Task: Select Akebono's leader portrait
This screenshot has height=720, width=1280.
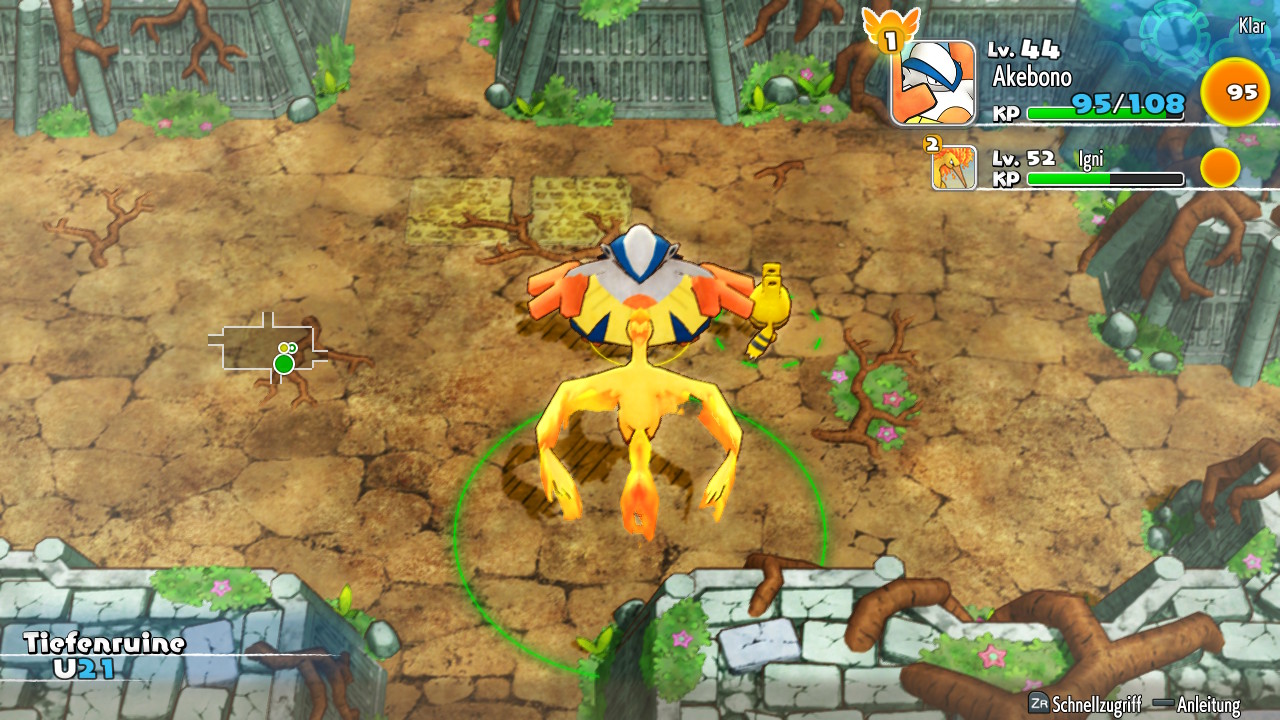Action: point(933,83)
